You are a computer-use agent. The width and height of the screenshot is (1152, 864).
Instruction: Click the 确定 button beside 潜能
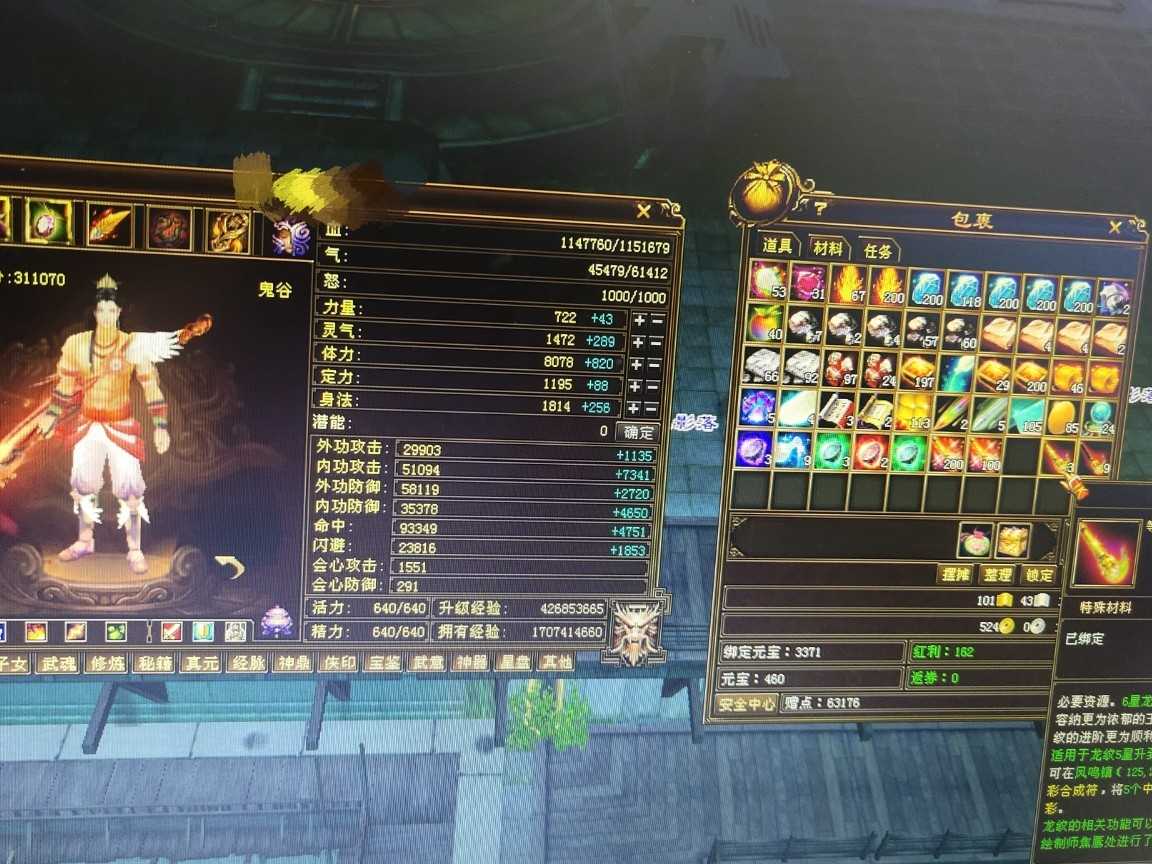pos(637,432)
